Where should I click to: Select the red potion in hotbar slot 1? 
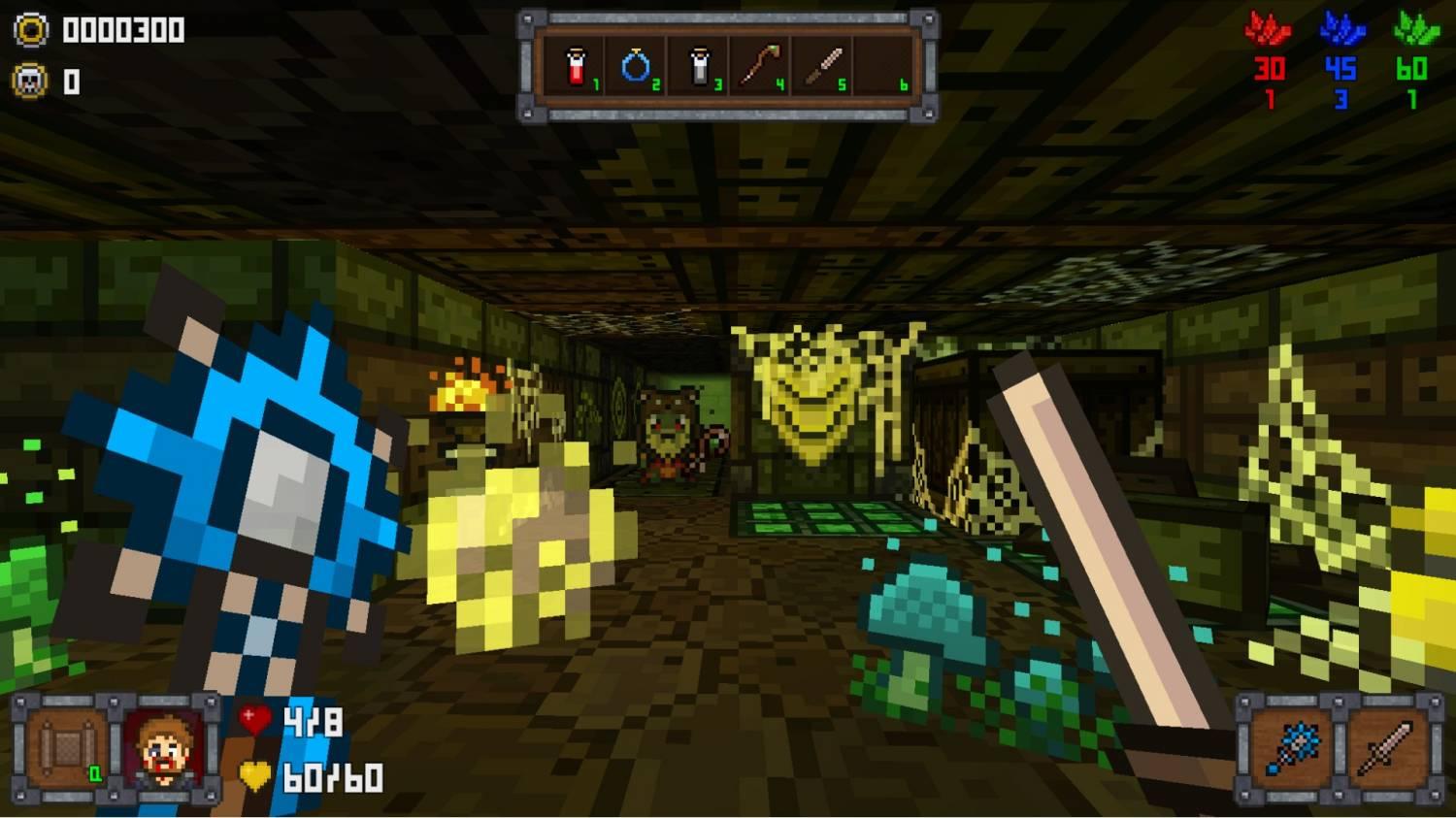click(x=577, y=67)
